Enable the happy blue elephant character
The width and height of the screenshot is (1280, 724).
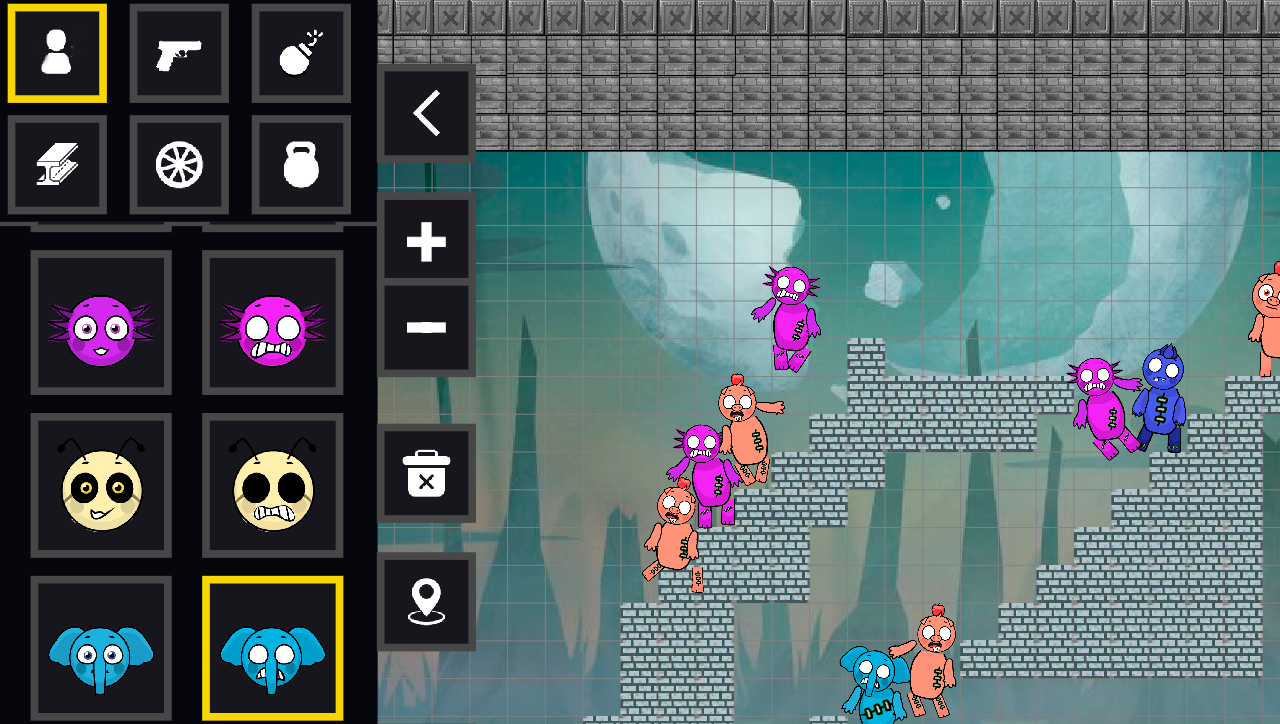pos(100,648)
